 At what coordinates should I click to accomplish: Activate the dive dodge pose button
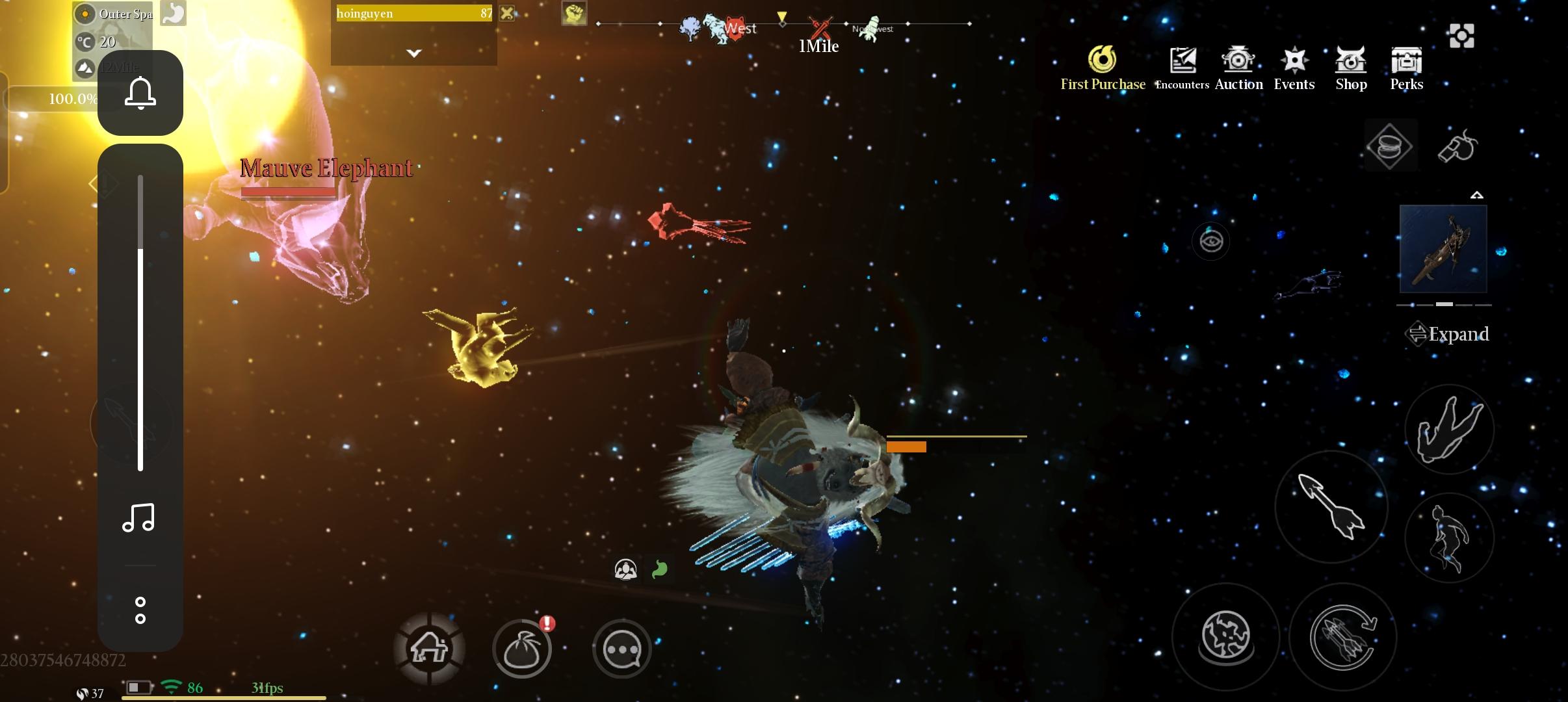pos(1450,429)
